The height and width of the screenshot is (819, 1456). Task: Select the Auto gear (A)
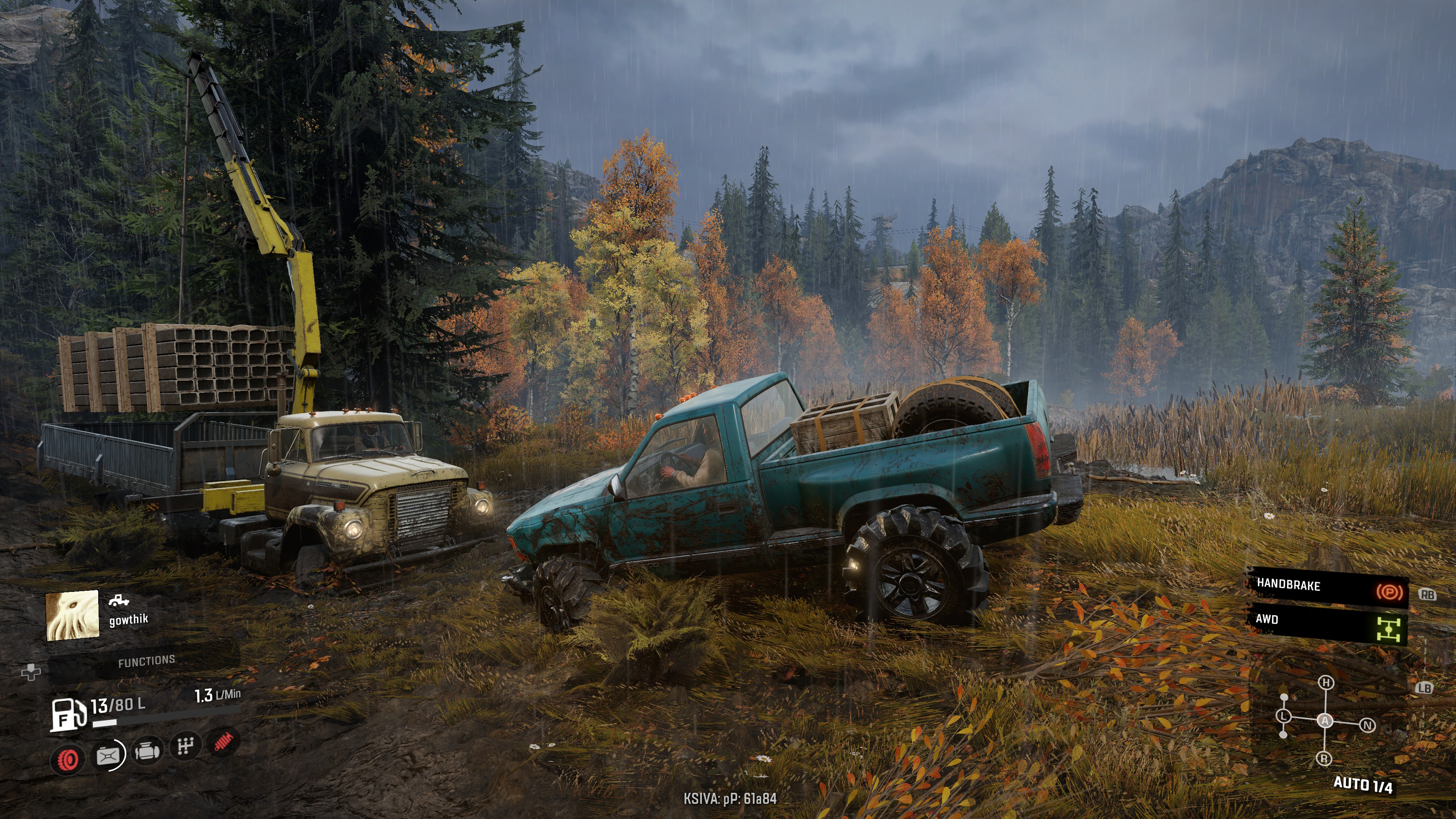pyautogui.click(x=1325, y=721)
